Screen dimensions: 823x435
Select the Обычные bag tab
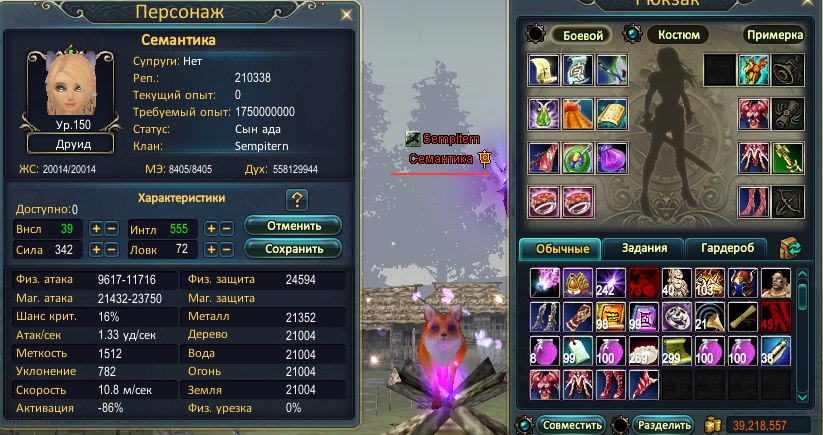[561, 247]
